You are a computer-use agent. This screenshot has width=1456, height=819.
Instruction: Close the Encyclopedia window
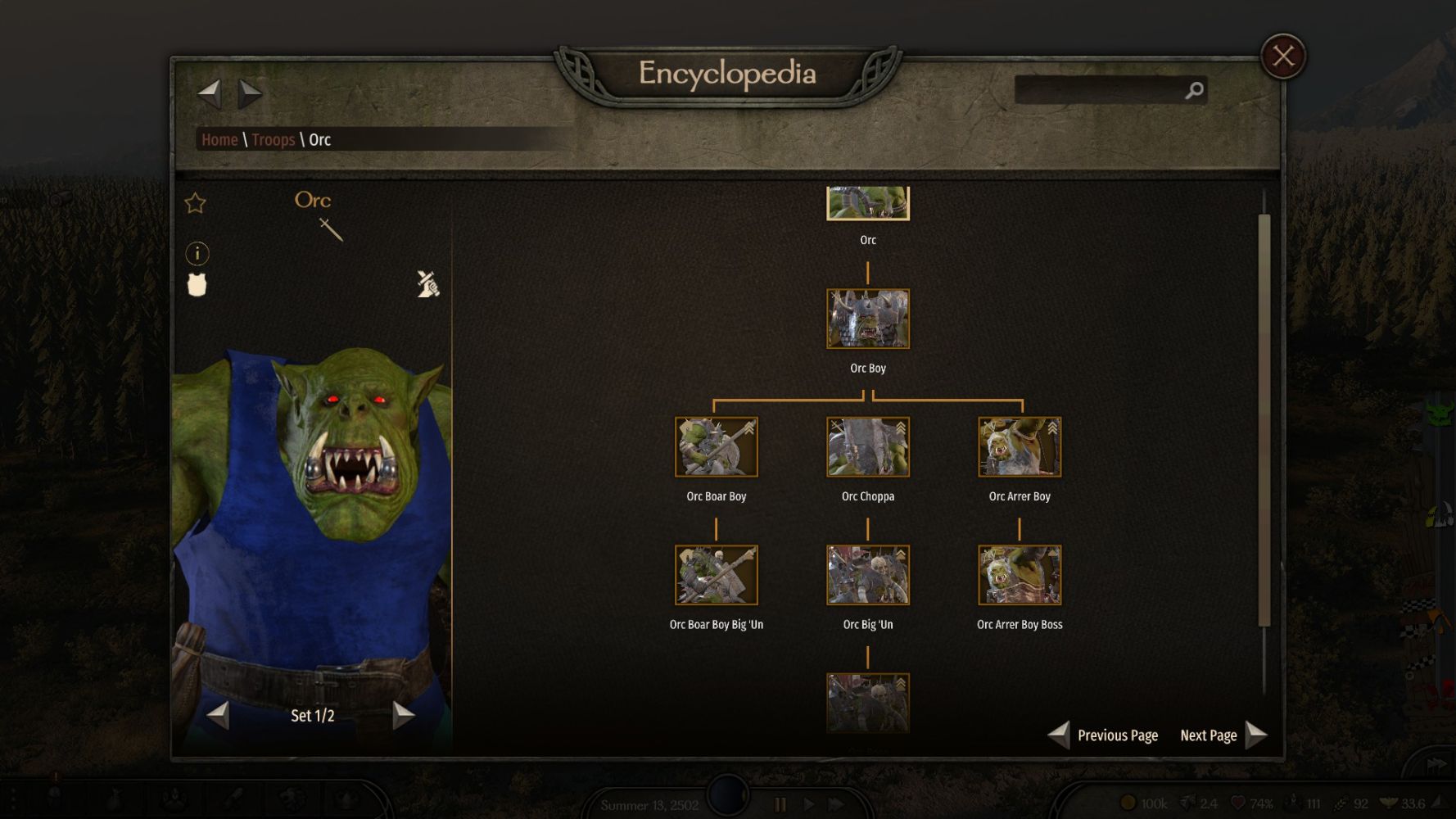click(x=1282, y=57)
